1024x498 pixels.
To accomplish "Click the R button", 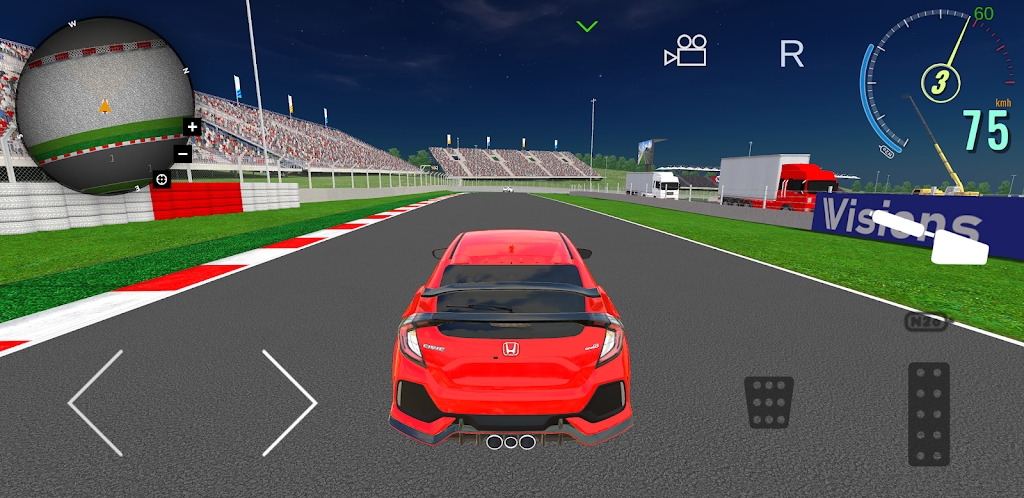I will click(x=791, y=54).
